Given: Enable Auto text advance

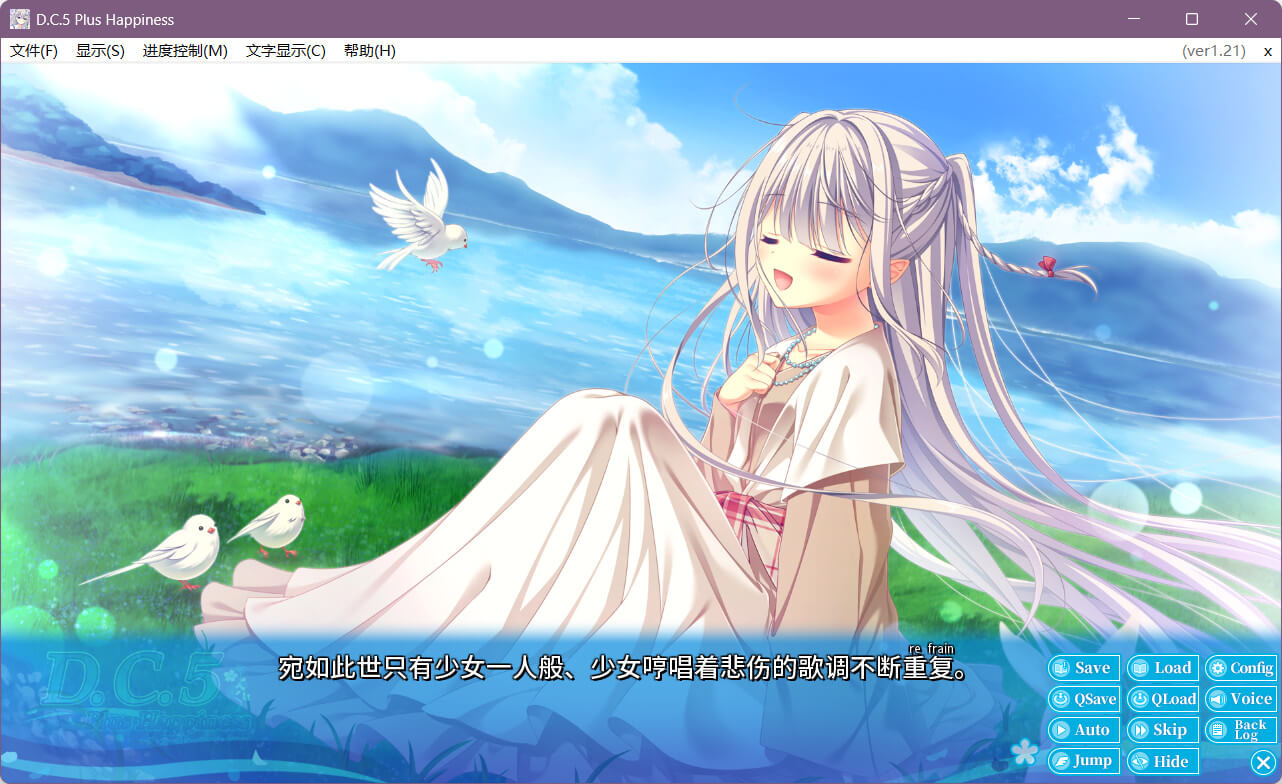Looking at the screenshot, I should tap(1083, 730).
